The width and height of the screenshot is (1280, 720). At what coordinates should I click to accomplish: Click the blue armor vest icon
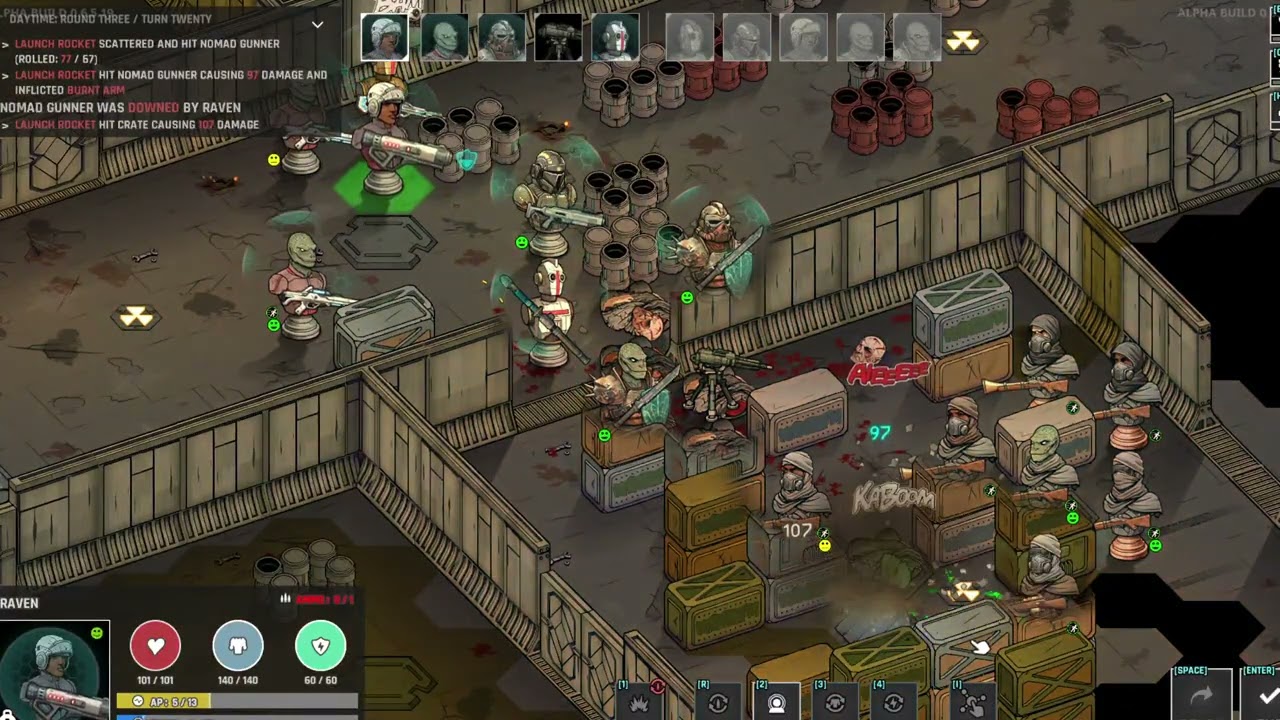(238, 646)
